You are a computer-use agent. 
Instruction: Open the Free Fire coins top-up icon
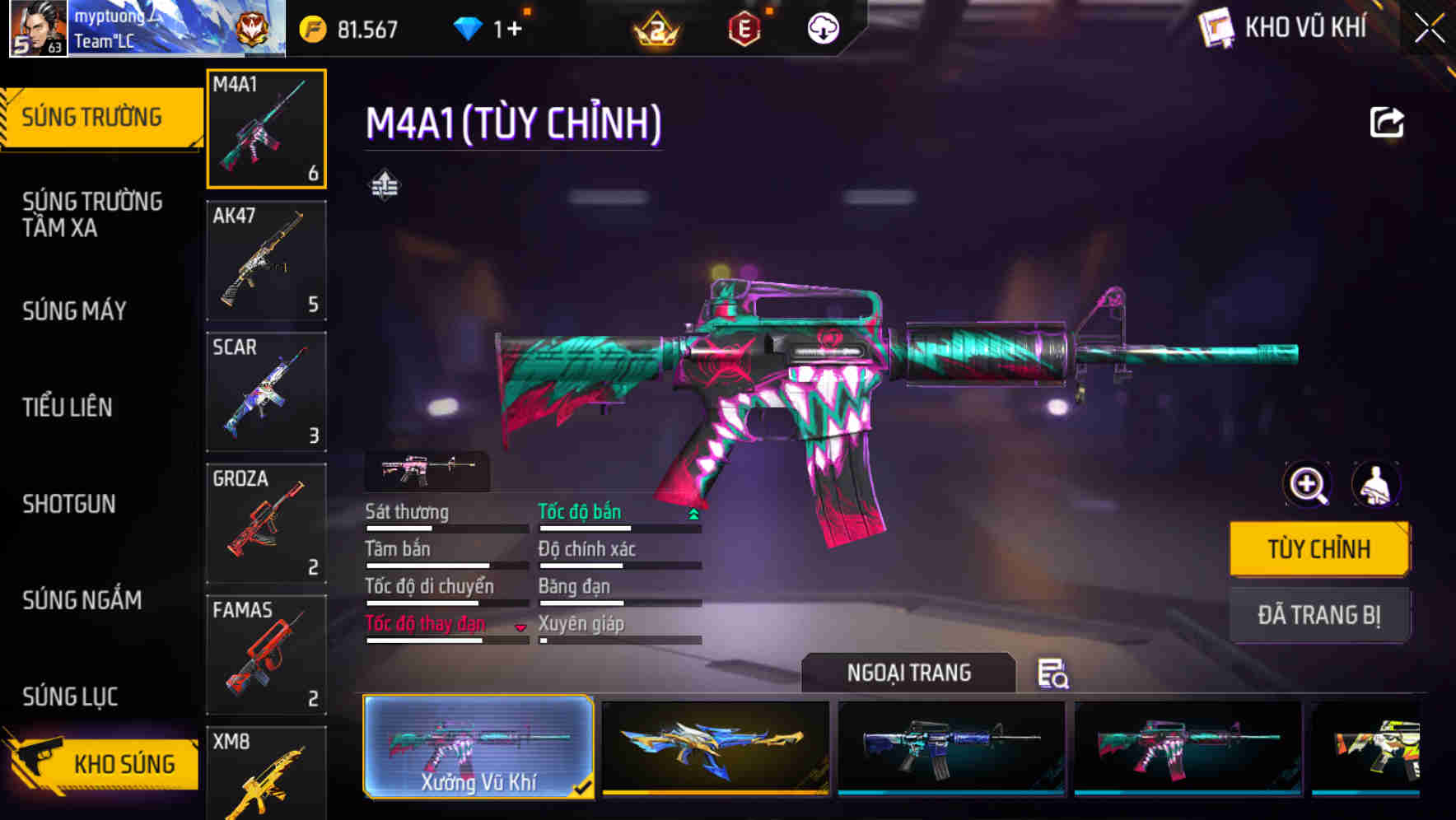311,27
